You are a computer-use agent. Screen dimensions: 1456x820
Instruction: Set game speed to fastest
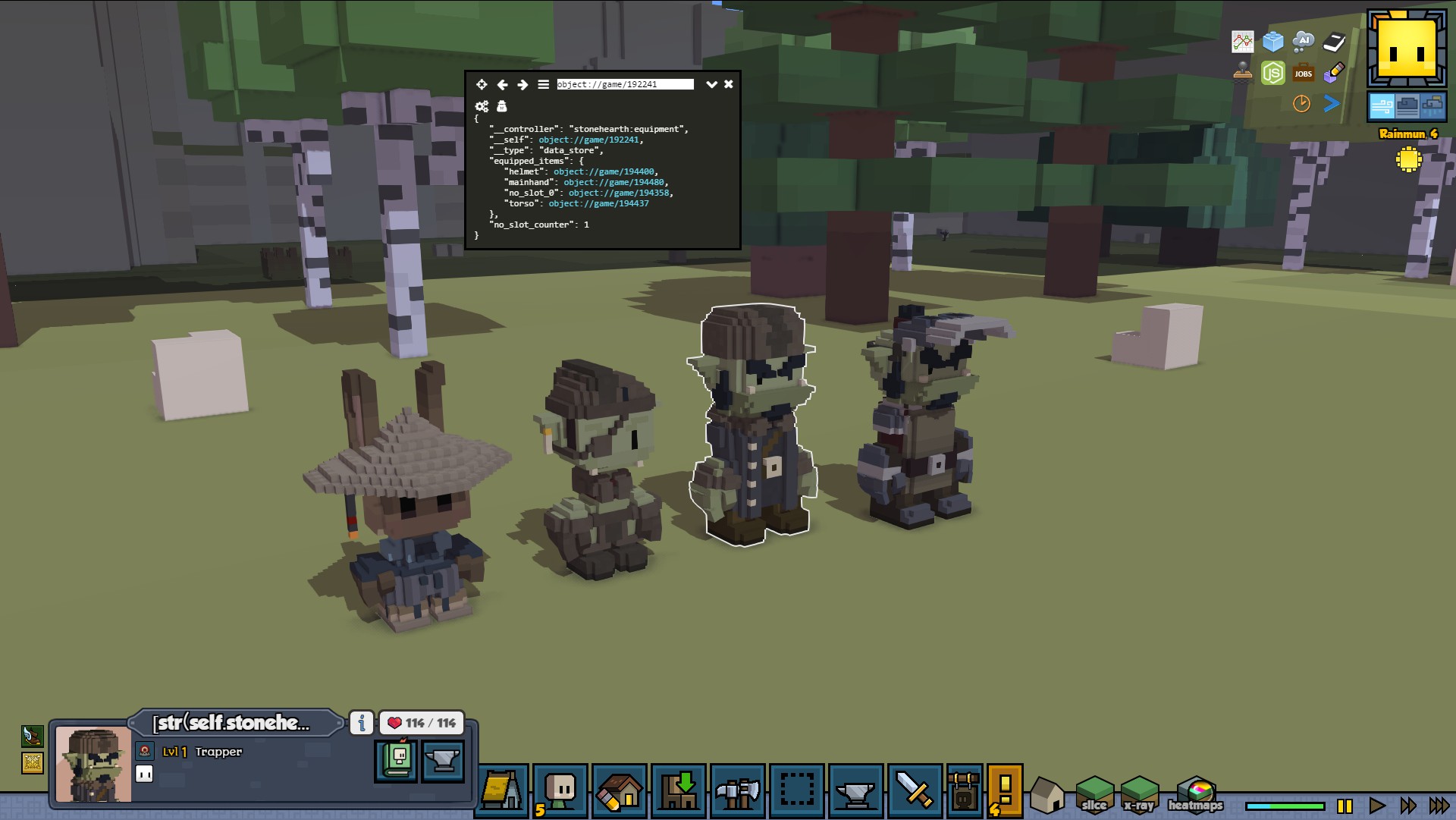1439,806
